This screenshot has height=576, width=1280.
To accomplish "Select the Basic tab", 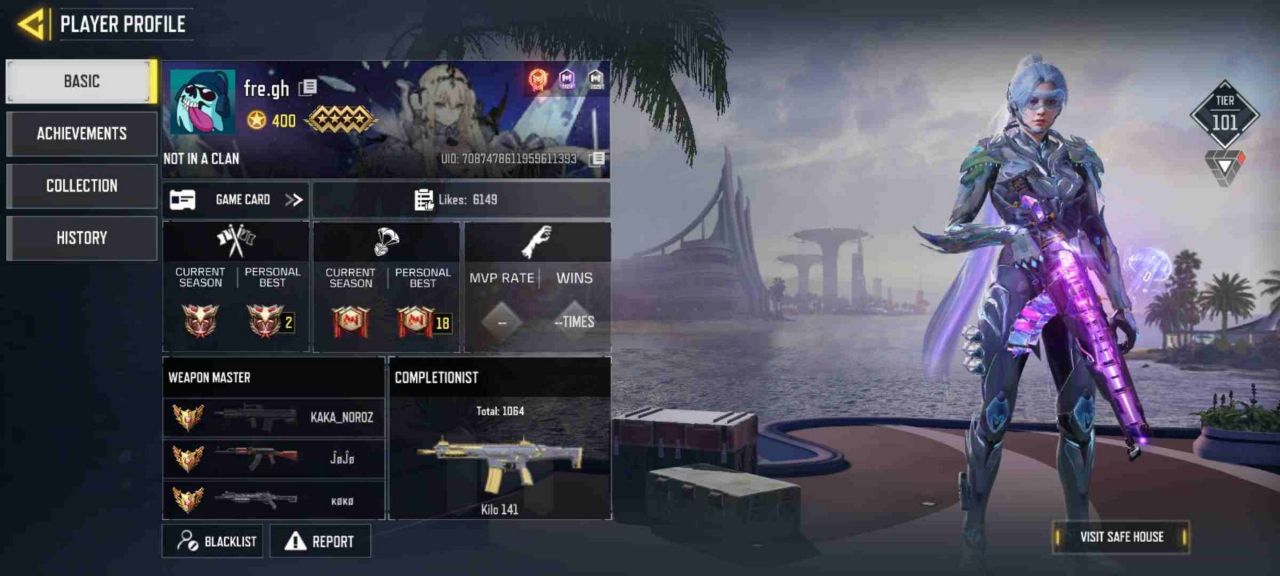I will point(81,81).
